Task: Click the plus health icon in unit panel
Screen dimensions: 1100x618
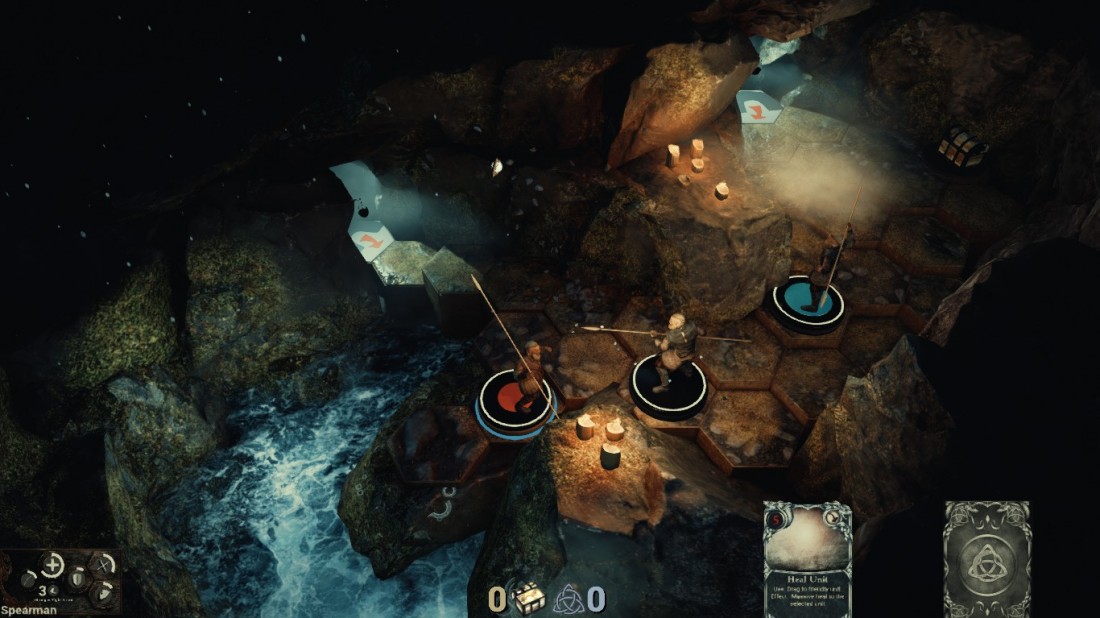Action: click(x=53, y=565)
